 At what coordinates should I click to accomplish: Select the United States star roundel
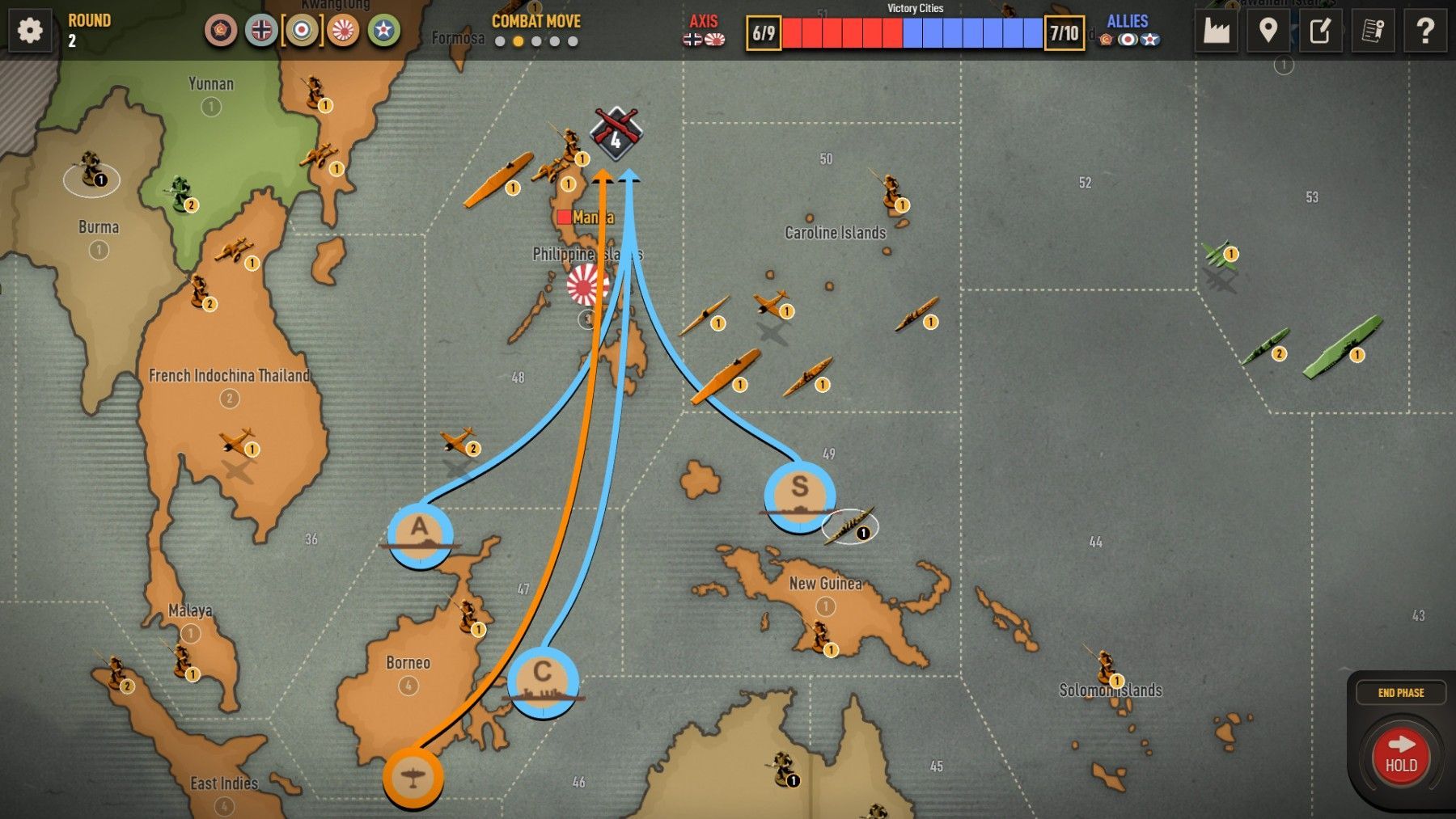pos(384,31)
